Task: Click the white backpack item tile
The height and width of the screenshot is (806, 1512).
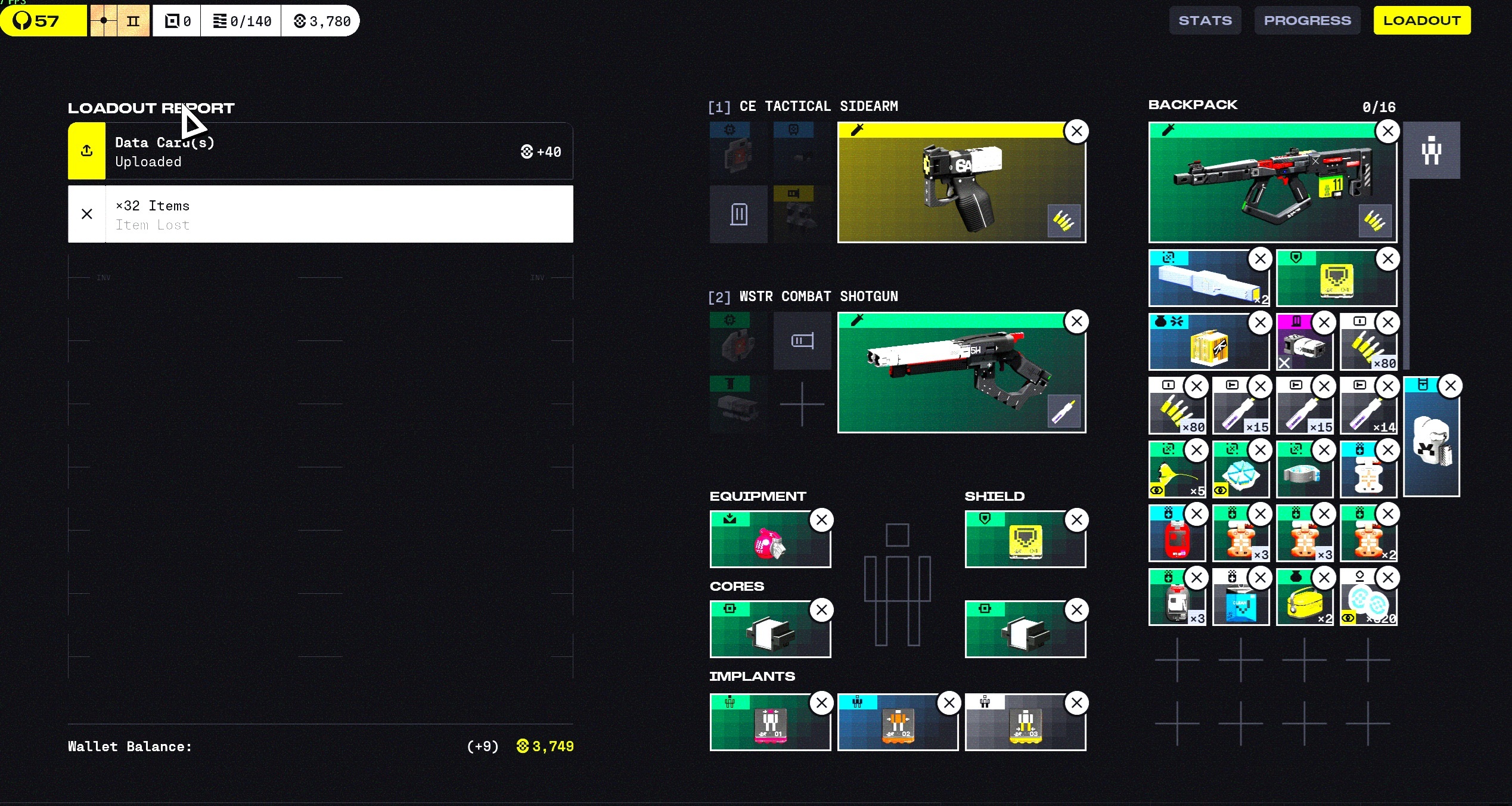Action: [x=1430, y=441]
